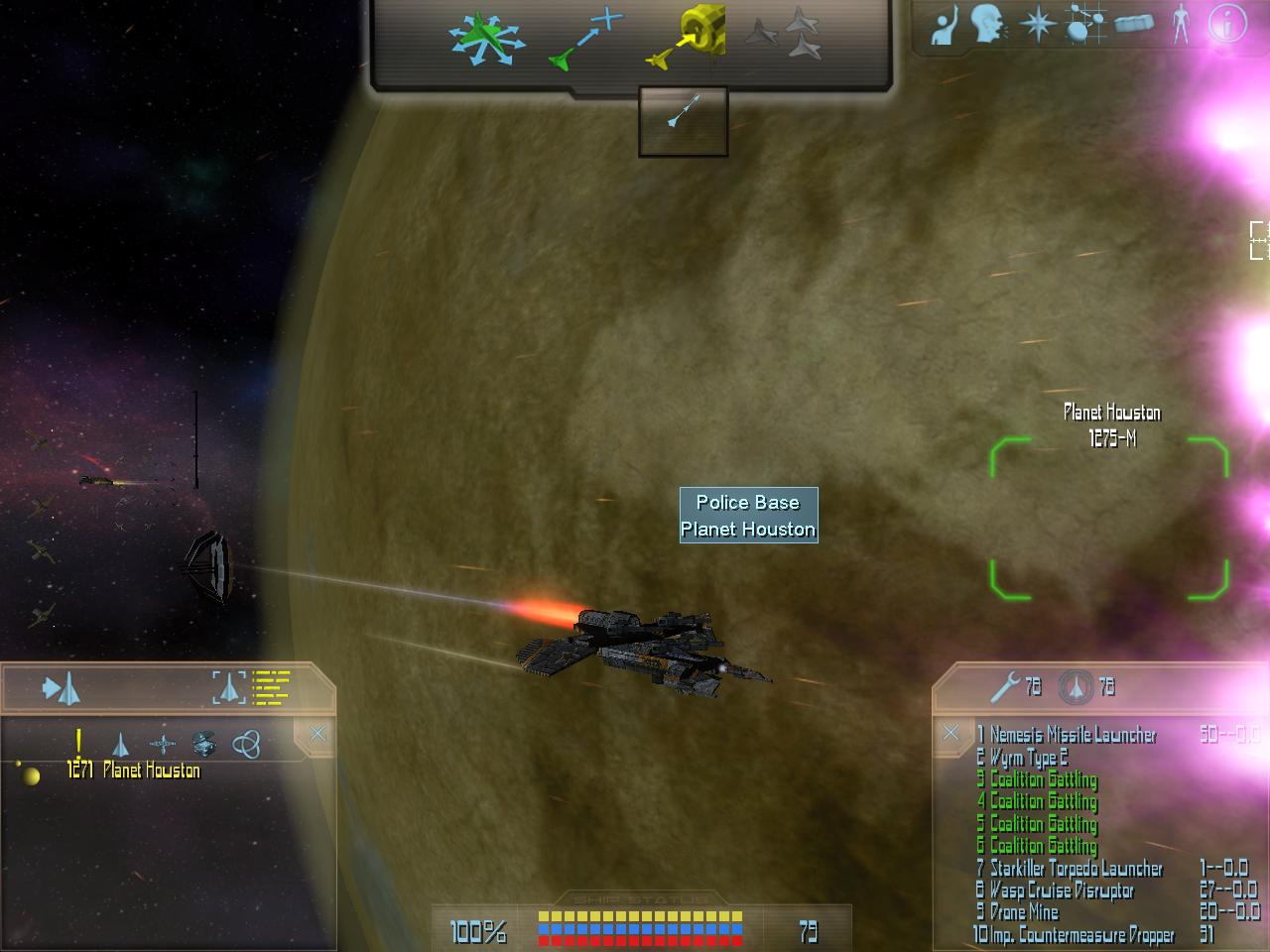Use the wrench repair nanobots icon
1270x952 pixels.
[x=1006, y=686]
